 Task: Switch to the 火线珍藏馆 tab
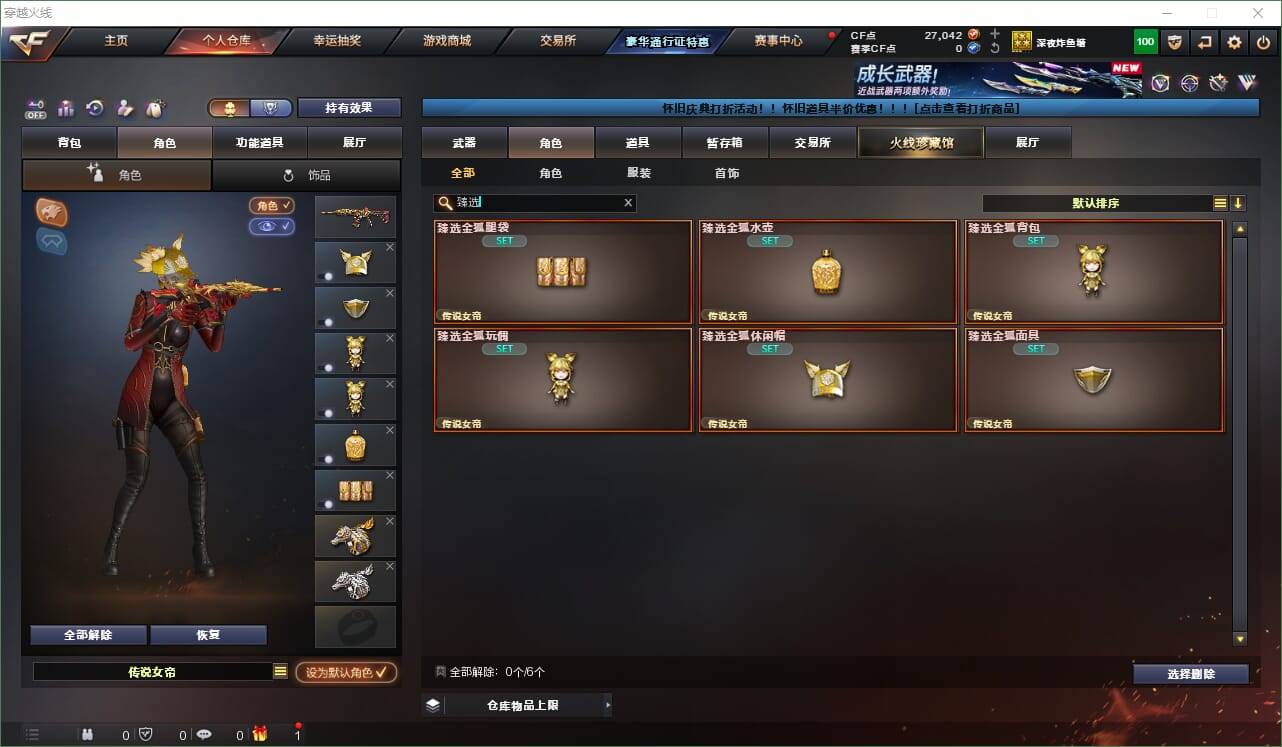click(919, 142)
